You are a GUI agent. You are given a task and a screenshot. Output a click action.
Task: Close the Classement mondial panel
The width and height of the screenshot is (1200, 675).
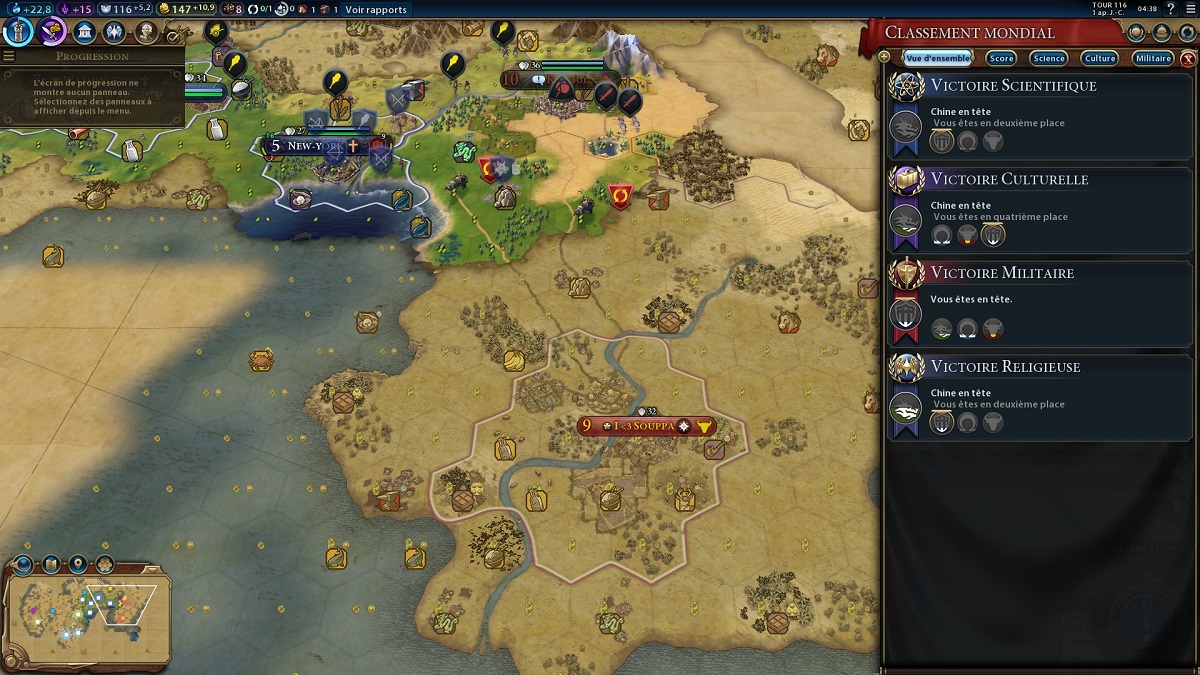(x=1188, y=59)
